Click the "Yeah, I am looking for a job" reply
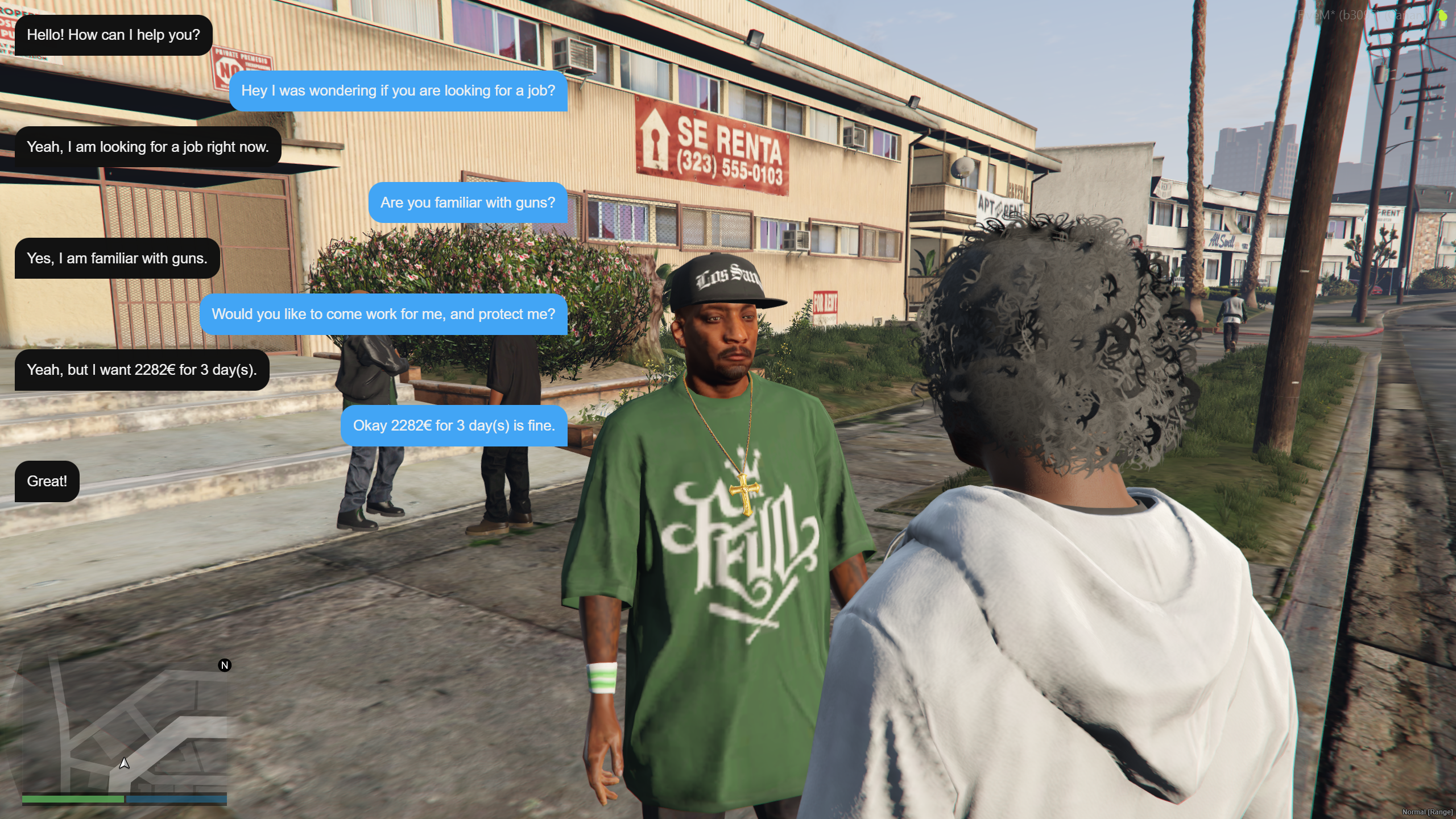The image size is (1456, 819). [148, 147]
